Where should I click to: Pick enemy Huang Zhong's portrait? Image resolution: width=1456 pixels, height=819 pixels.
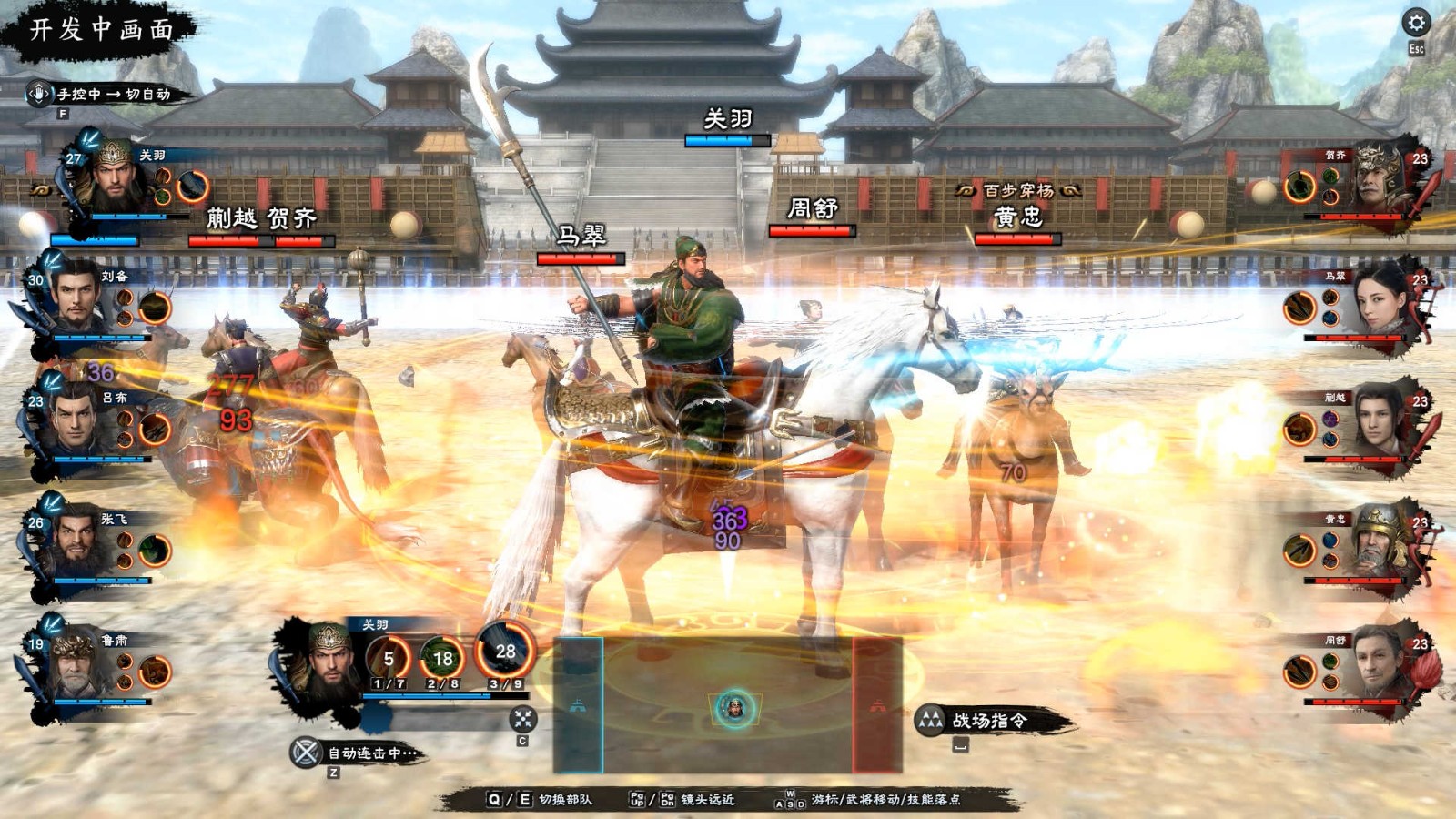point(1380,542)
